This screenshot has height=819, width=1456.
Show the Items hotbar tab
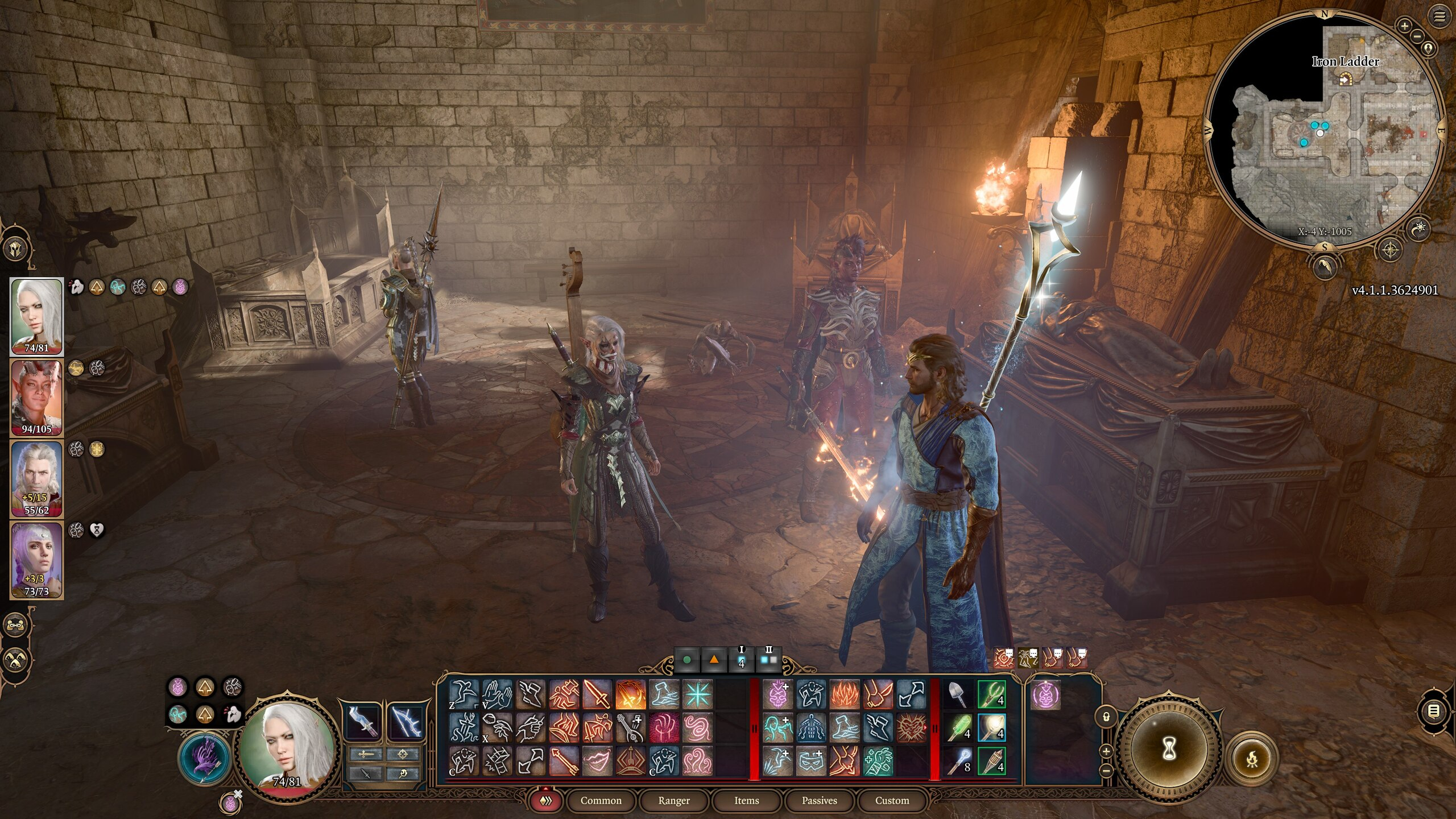click(x=746, y=800)
